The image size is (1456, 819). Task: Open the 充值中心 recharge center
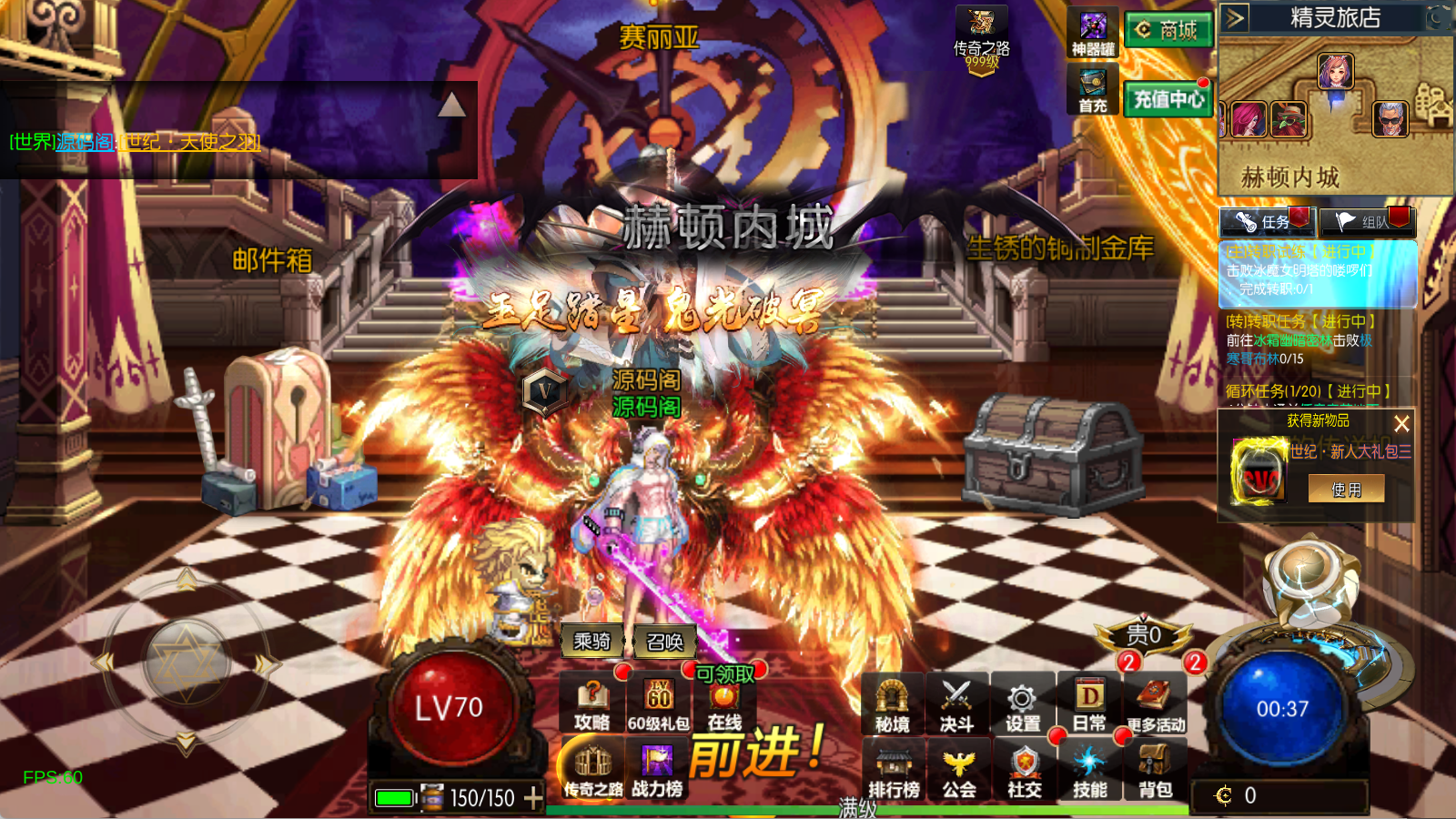[1168, 98]
